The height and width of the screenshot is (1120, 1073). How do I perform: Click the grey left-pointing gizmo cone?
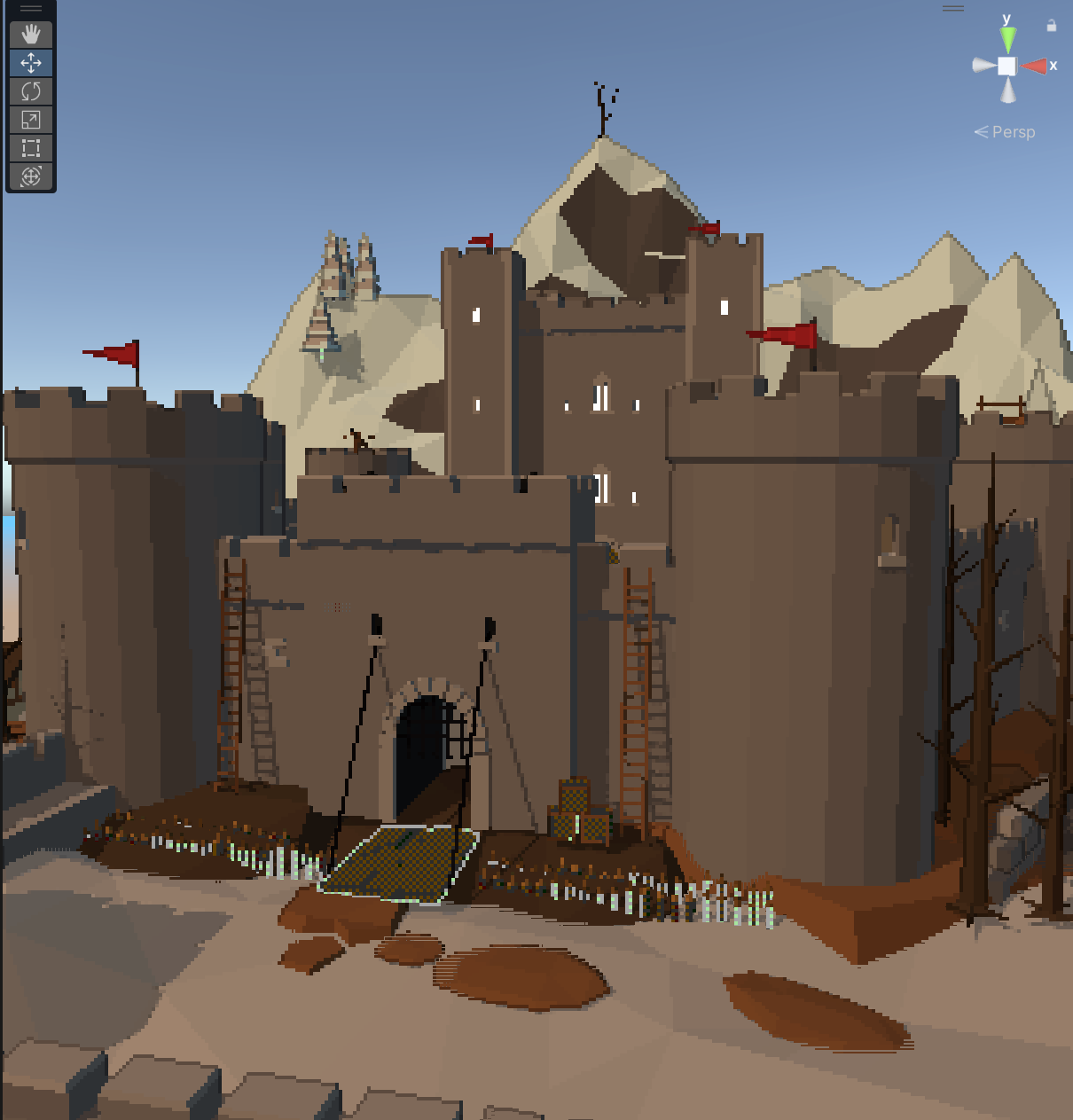tap(983, 65)
